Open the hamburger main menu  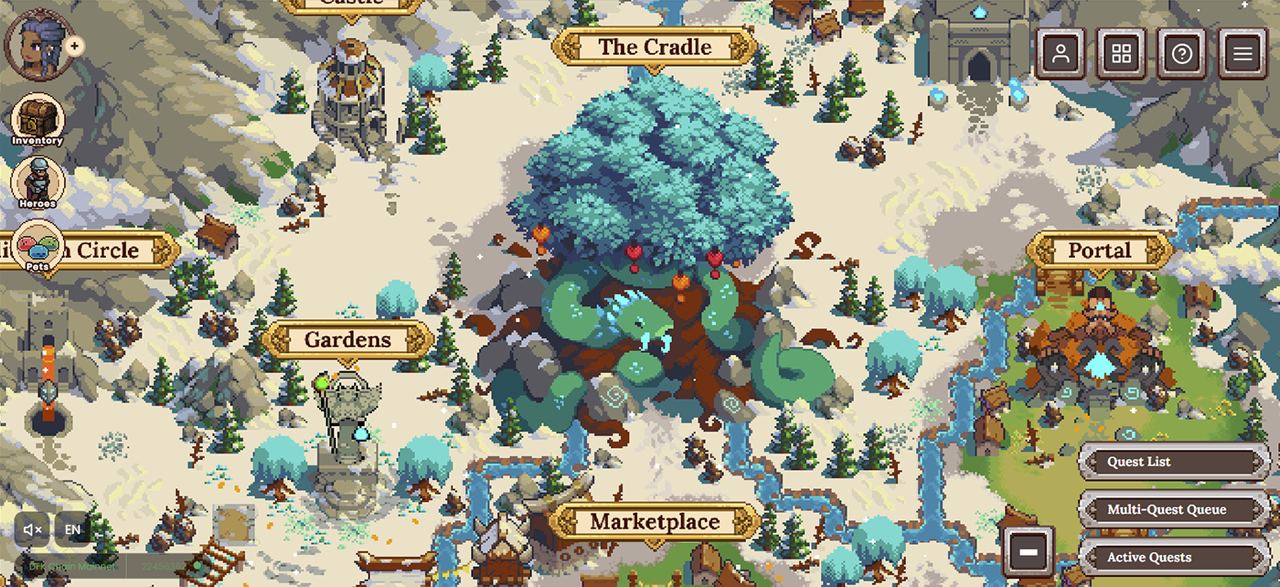pyautogui.click(x=1243, y=53)
